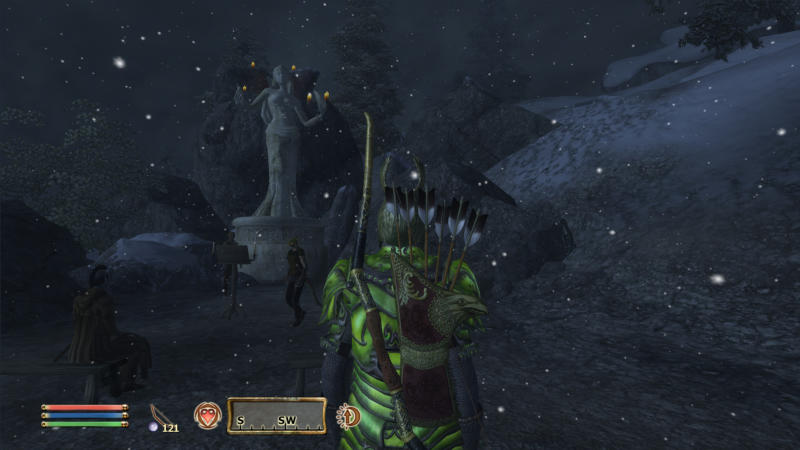Click the compass bar showing S and SW
This screenshot has width=800, height=450.
point(277,416)
